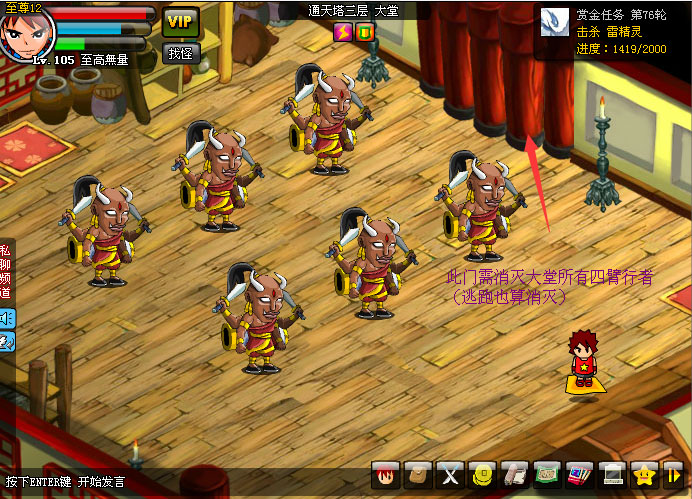Toggle the sound speaker button

[7, 319]
